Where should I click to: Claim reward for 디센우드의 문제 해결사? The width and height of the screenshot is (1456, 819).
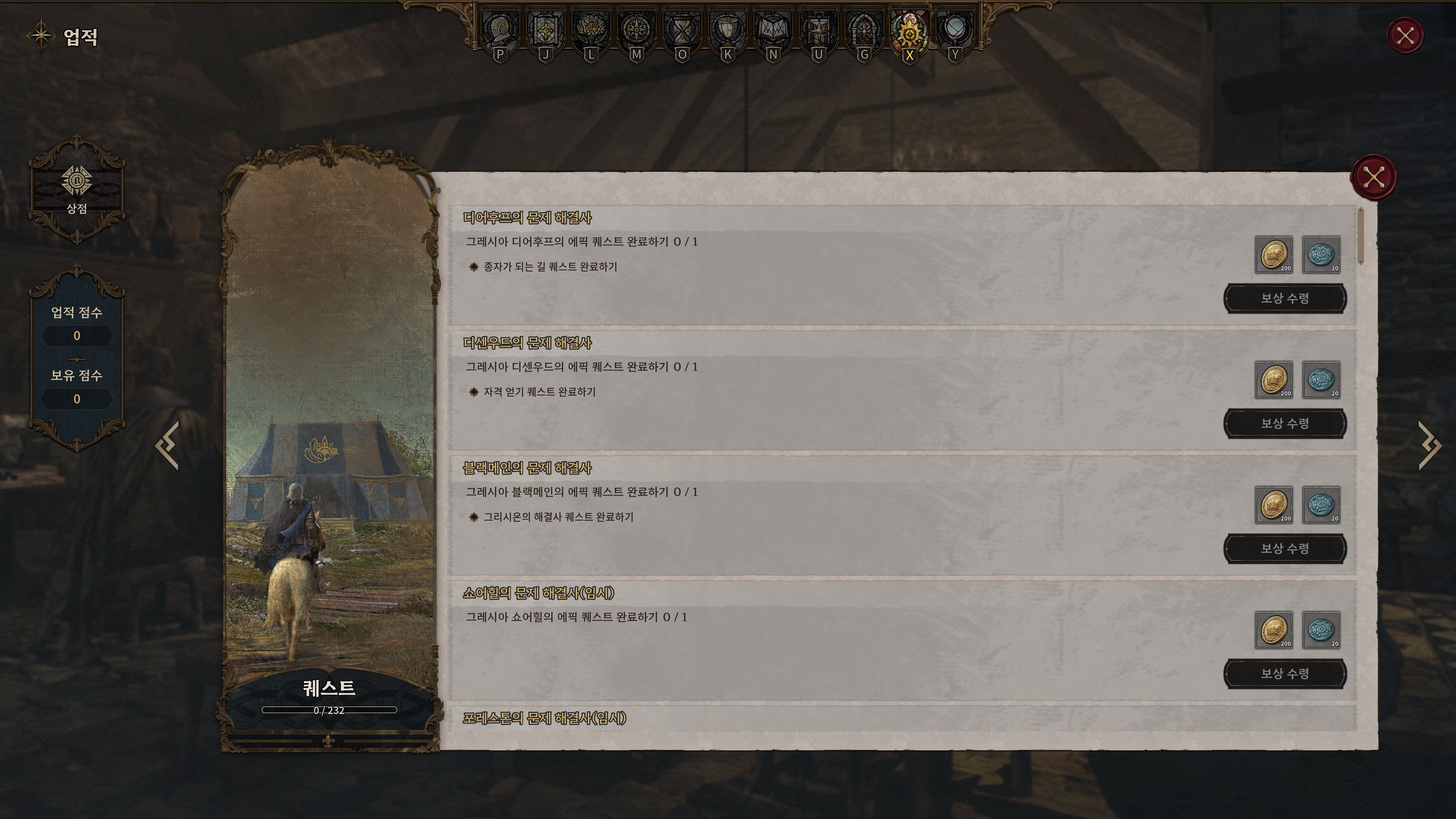(x=1285, y=424)
